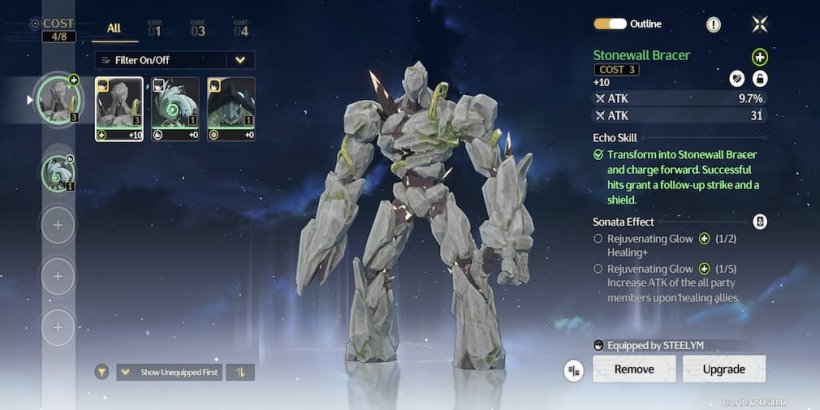Close the echo screen
This screenshot has height=410, width=820.
pos(760,24)
